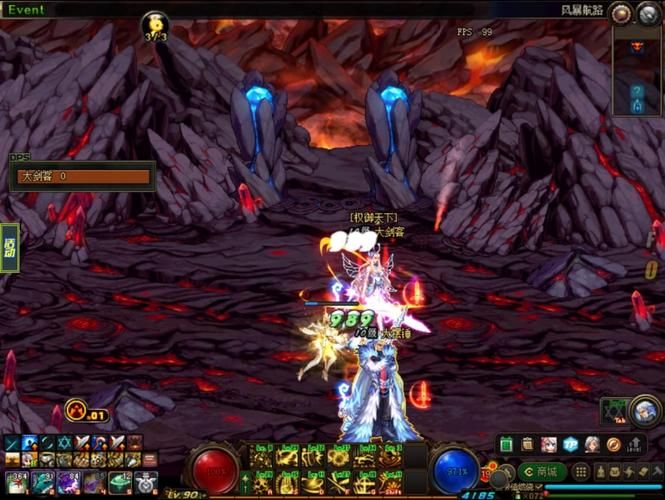Screen dimensions: 665x500
Task: Select the 大剑客 DPS entry
Action: point(82,177)
